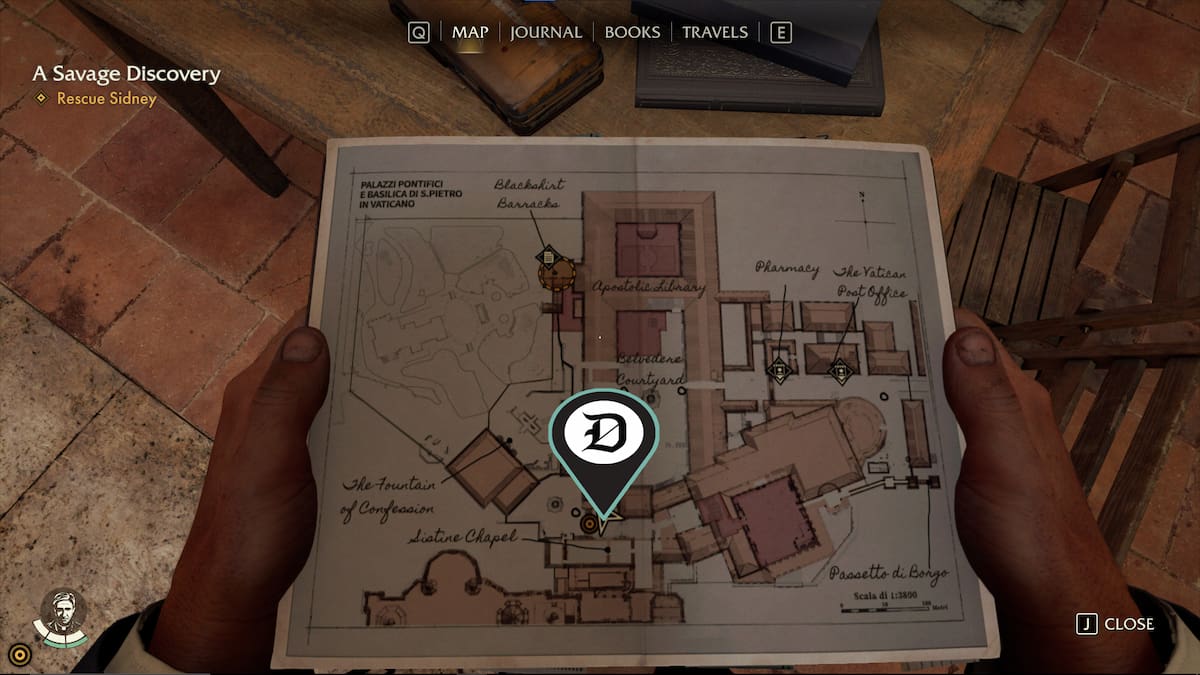The width and height of the screenshot is (1200, 675).
Task: Open the A Savage Discovery quest tracker
Action: click(126, 74)
